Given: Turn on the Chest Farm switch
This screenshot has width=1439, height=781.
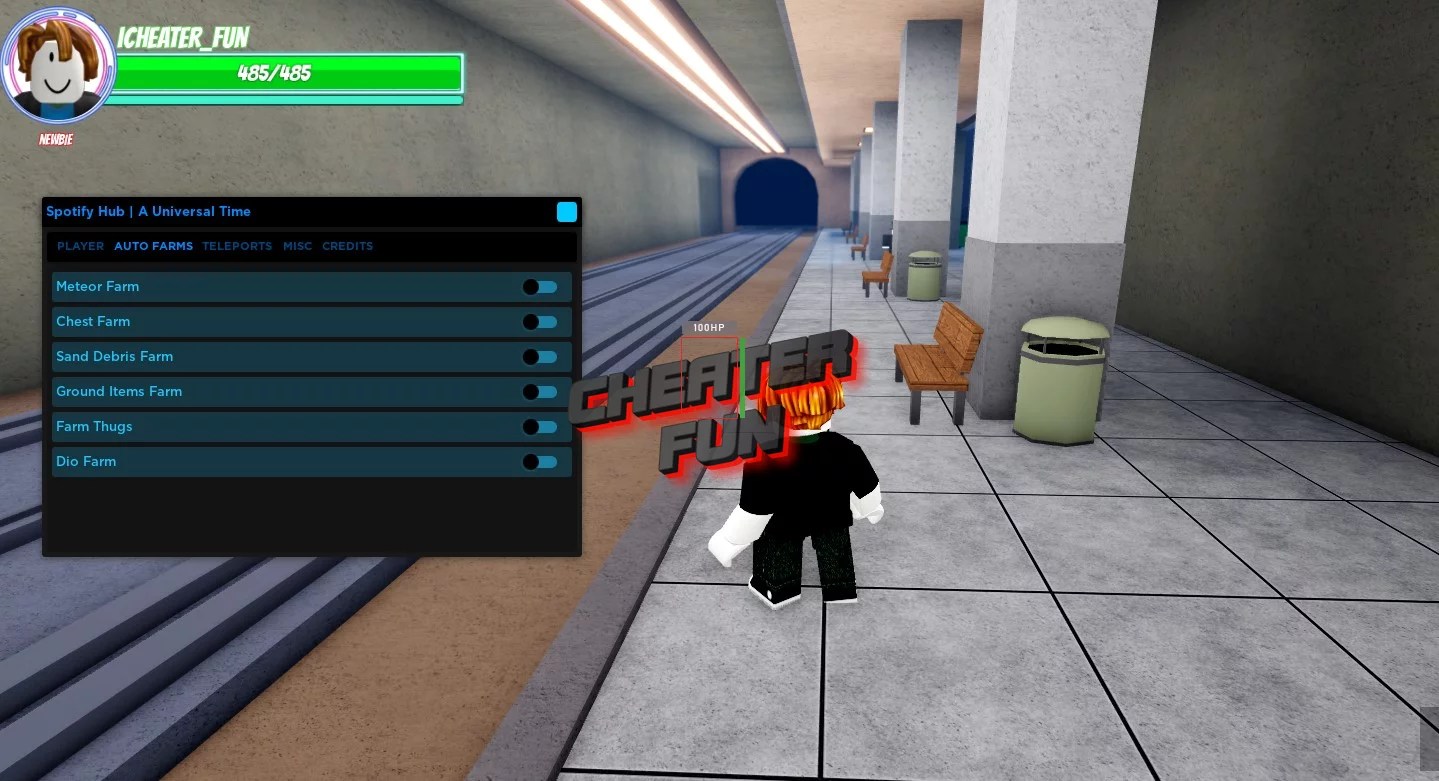Looking at the screenshot, I should (x=540, y=321).
